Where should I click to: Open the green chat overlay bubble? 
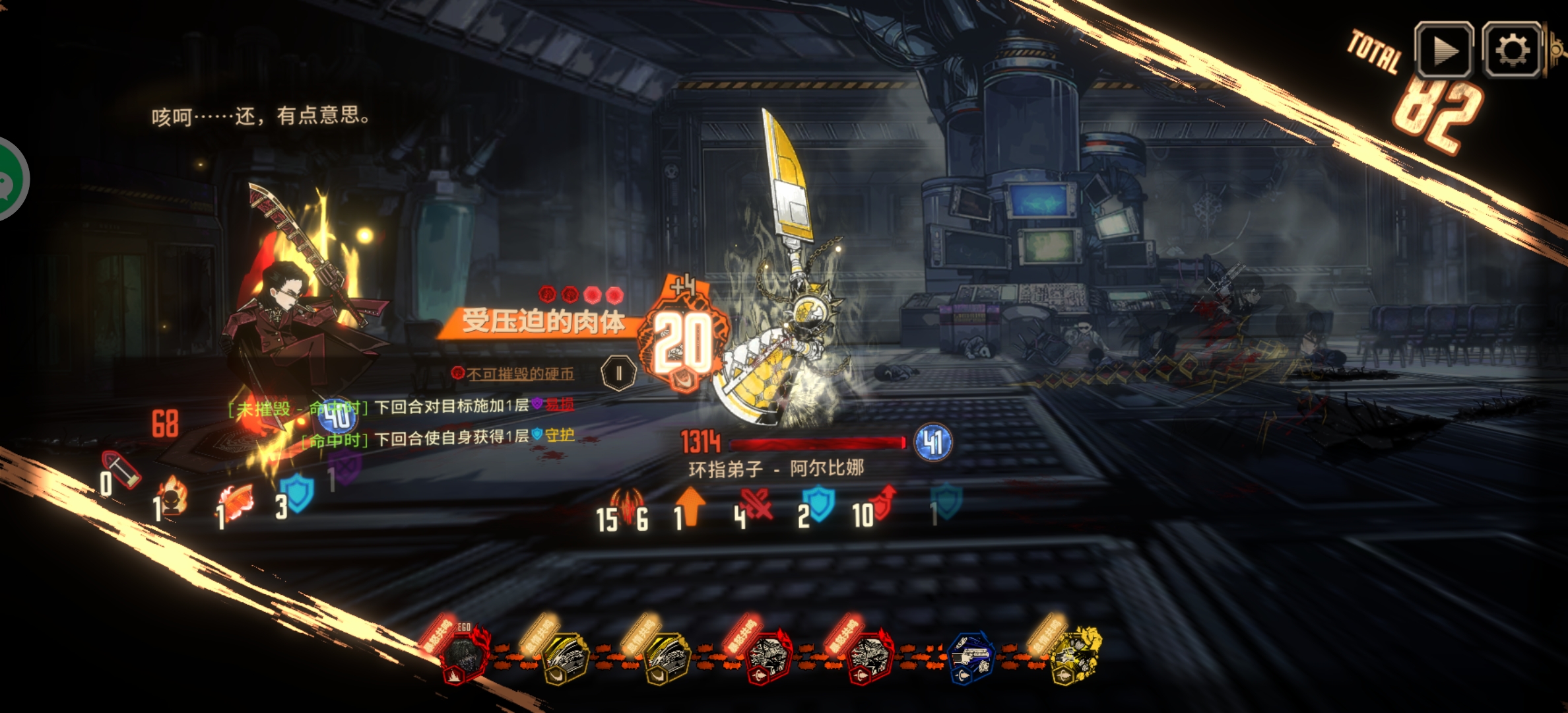9,180
